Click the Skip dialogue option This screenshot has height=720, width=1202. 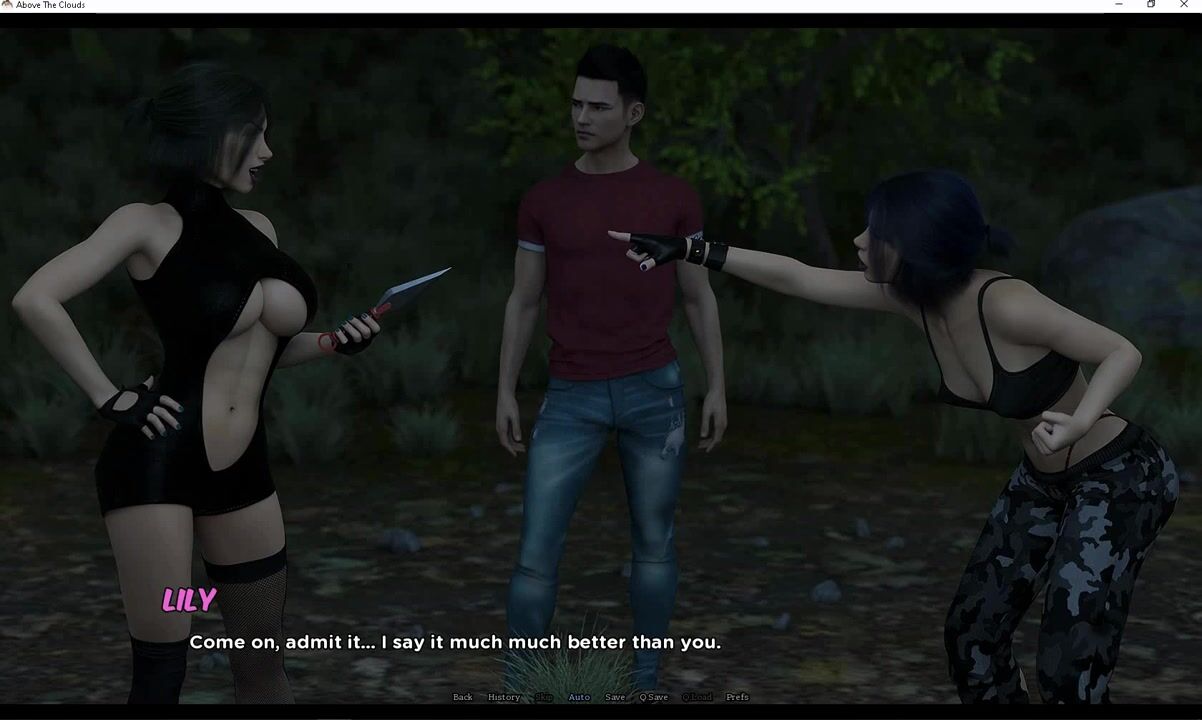544,697
